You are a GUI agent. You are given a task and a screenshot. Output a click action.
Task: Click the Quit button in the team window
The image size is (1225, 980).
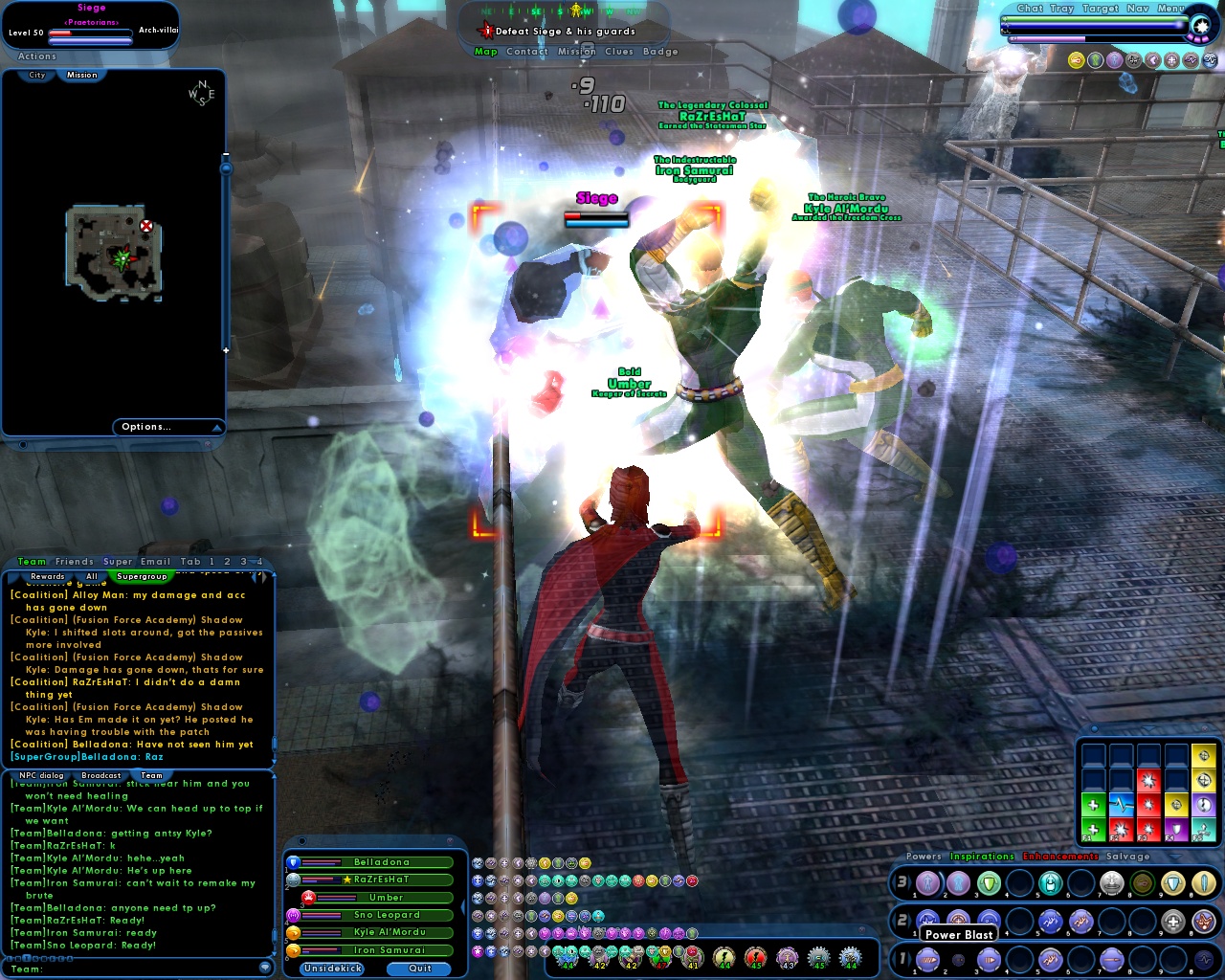point(419,968)
